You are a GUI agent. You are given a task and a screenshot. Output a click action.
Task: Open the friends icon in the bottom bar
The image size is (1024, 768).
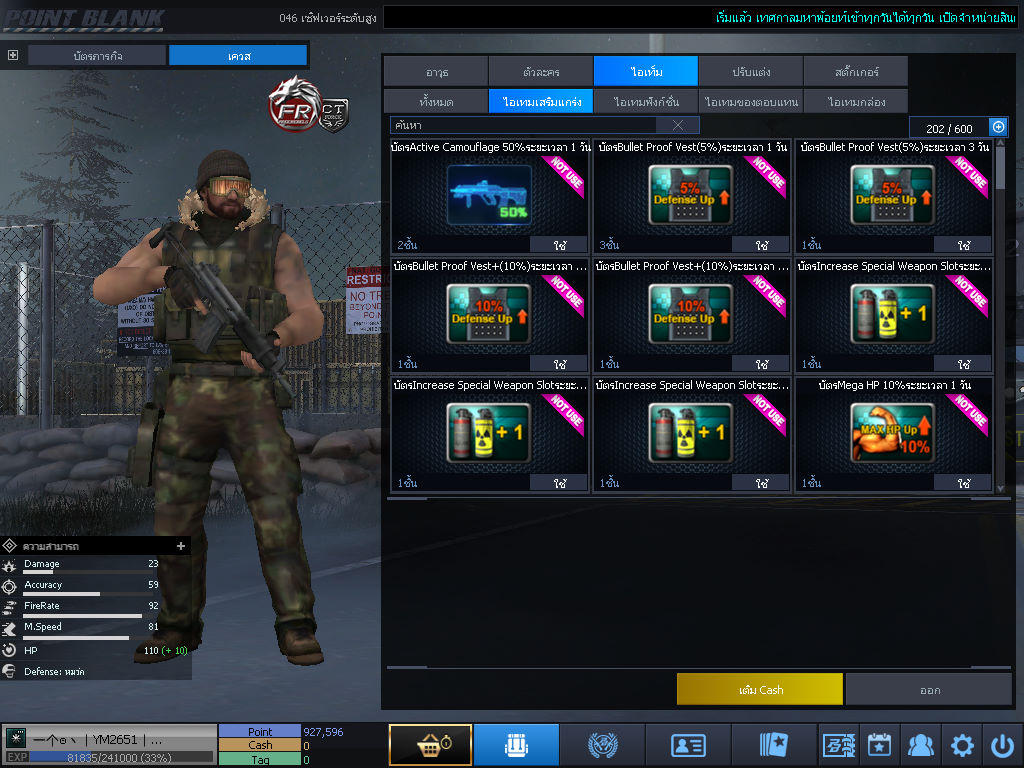point(920,745)
